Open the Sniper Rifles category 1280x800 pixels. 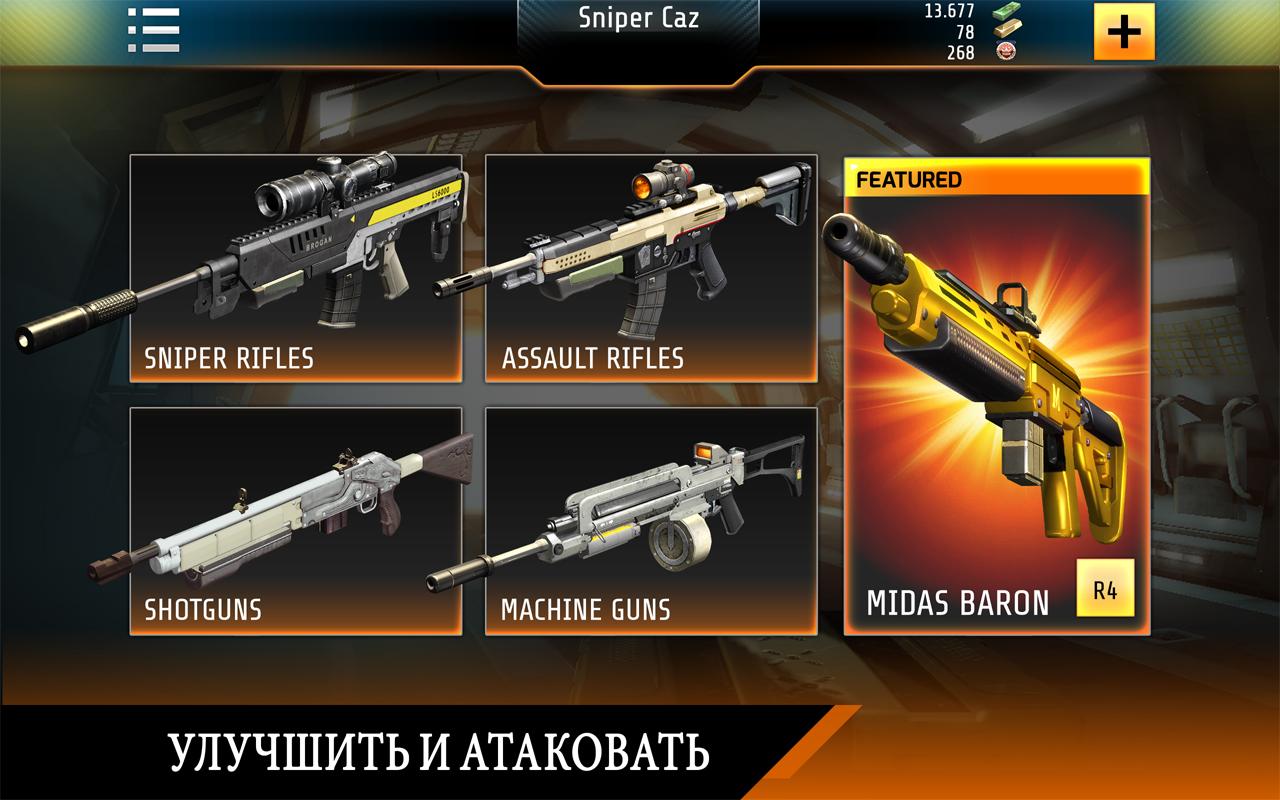pyautogui.click(x=296, y=268)
